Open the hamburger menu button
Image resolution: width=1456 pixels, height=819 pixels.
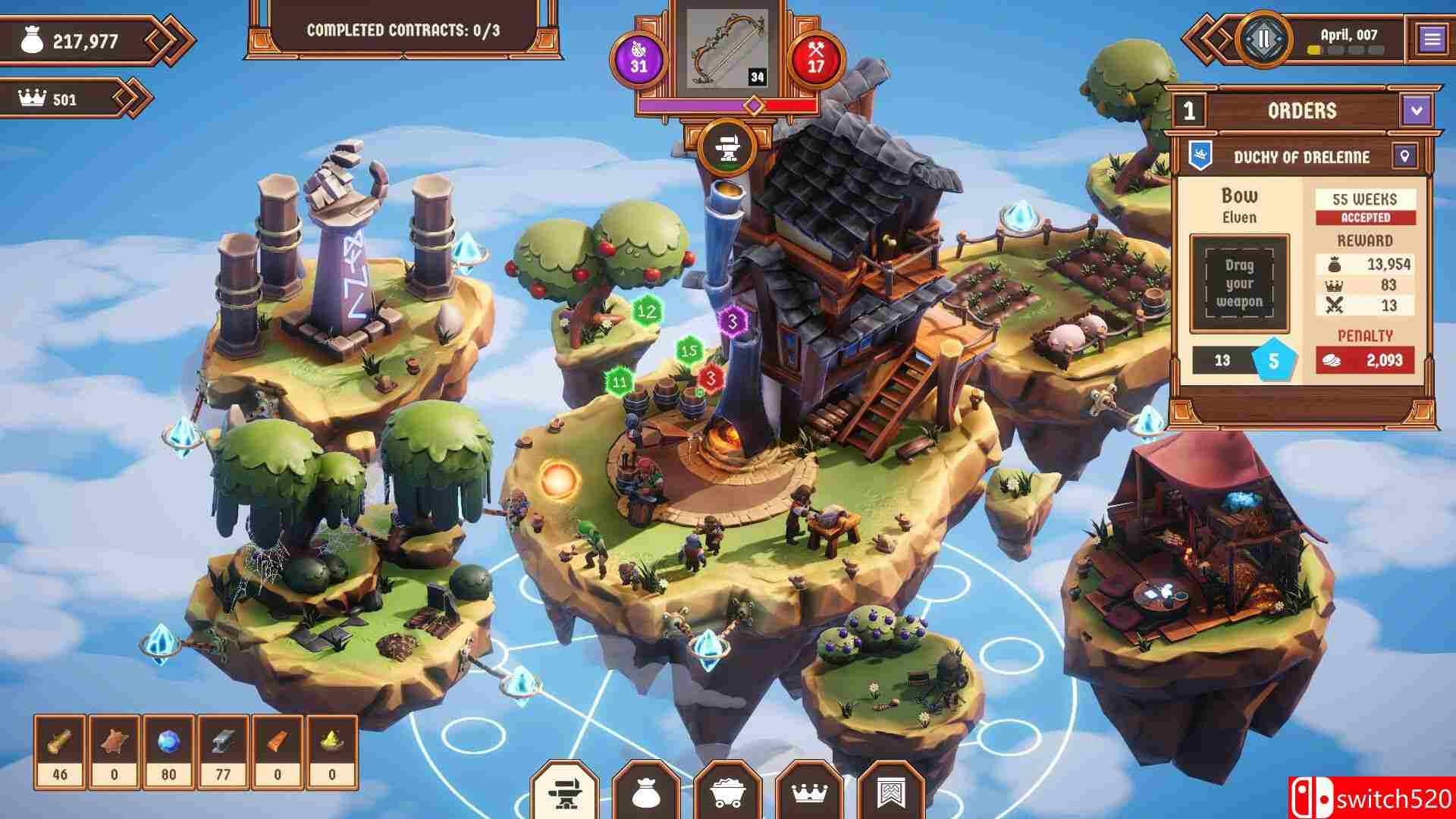pyautogui.click(x=1432, y=39)
